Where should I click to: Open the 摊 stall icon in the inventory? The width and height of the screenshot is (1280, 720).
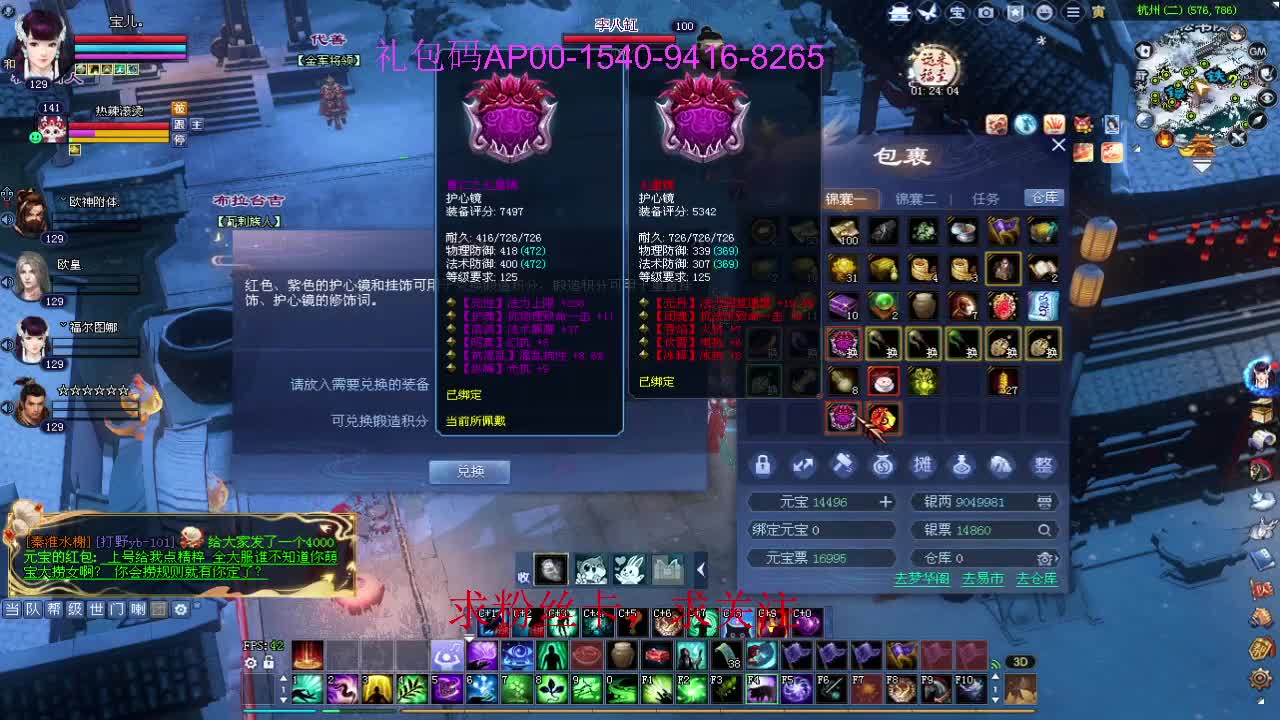(922, 465)
